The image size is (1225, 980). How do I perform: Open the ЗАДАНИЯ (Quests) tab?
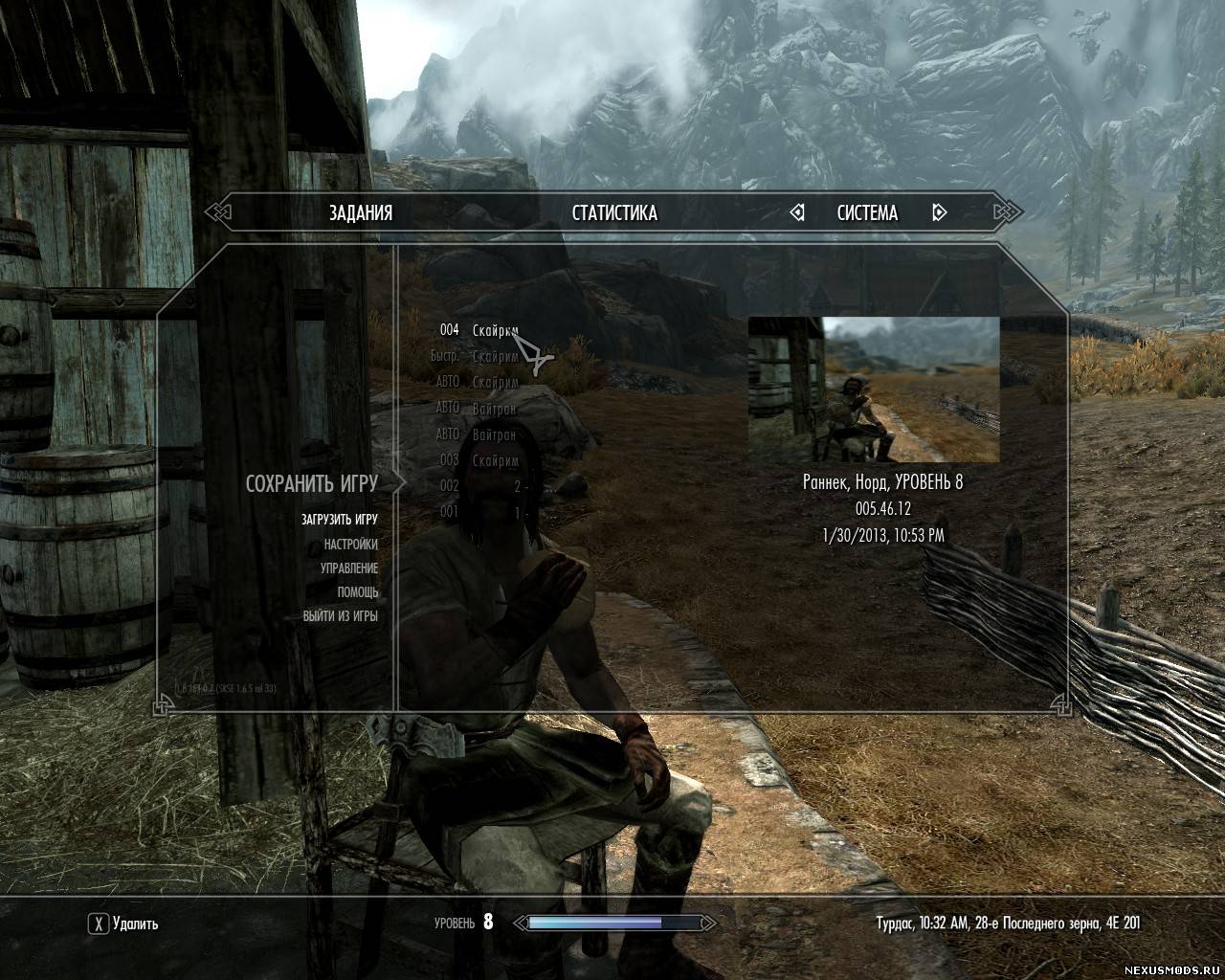pyautogui.click(x=361, y=212)
